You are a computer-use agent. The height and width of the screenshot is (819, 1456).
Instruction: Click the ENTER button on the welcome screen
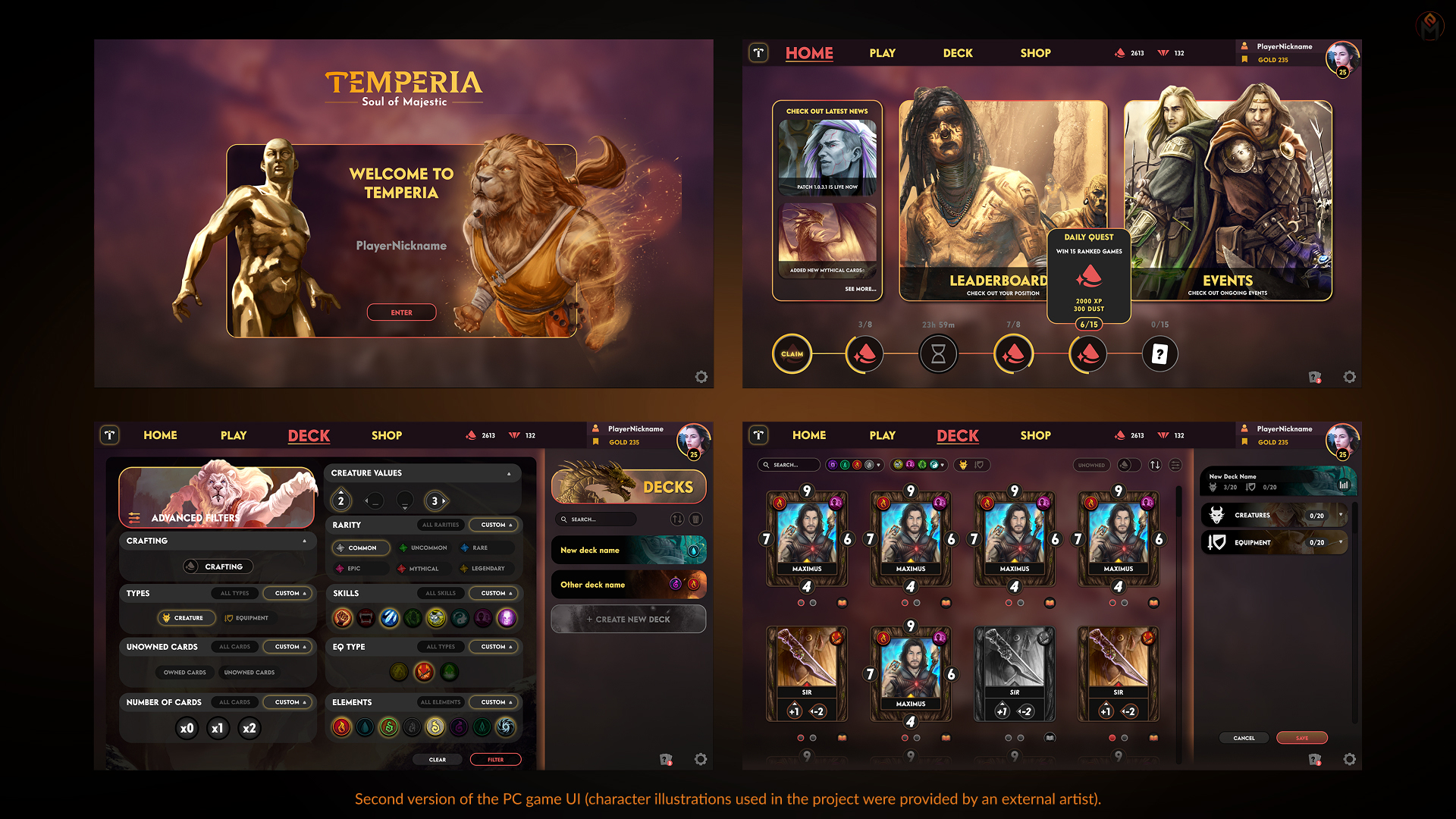click(401, 312)
